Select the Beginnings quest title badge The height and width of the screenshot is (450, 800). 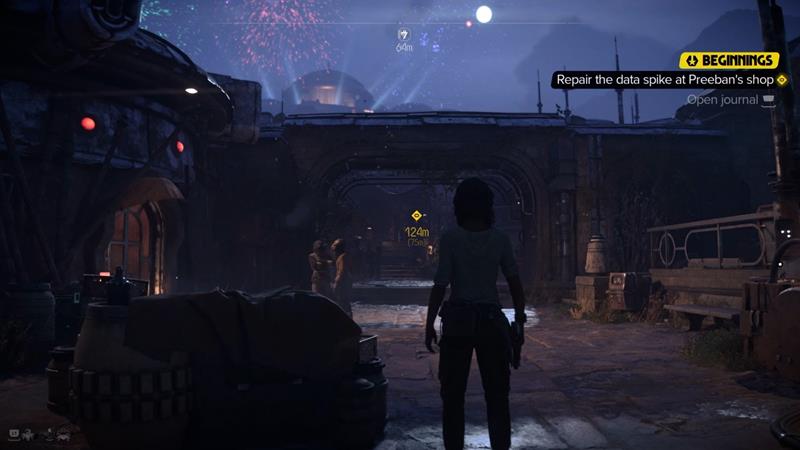729,60
